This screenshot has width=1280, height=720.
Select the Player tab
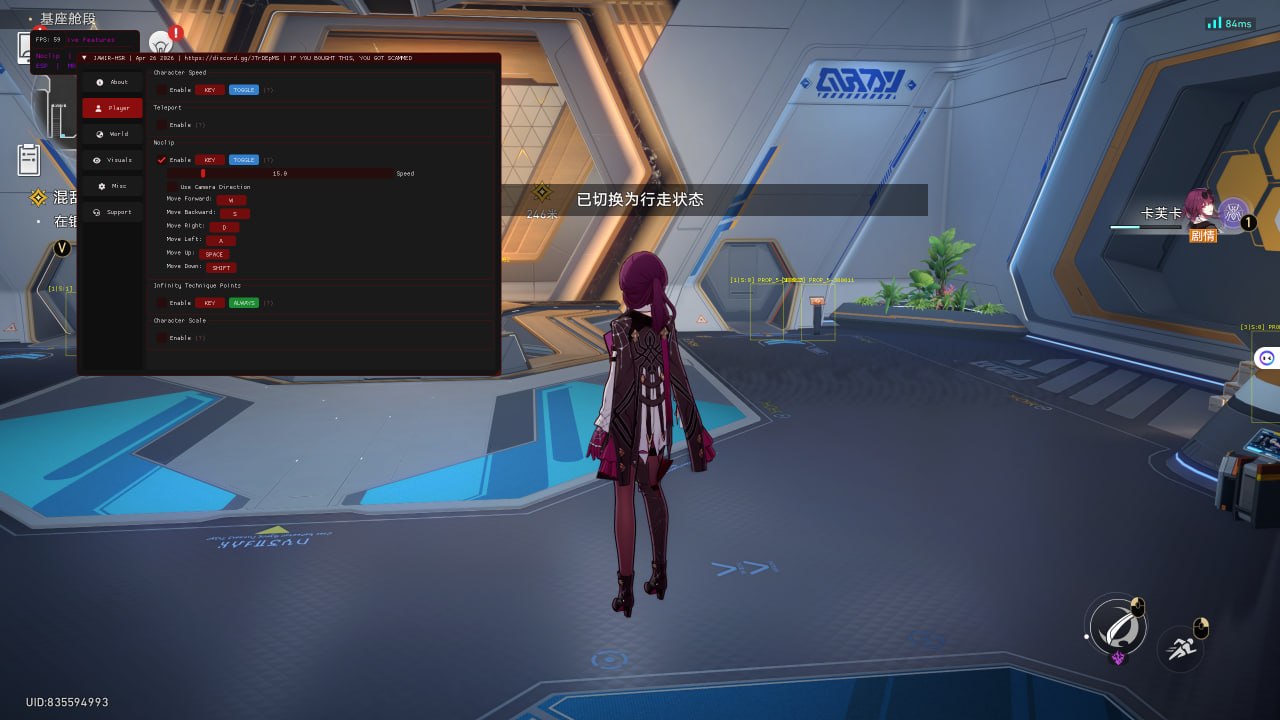click(x=112, y=108)
